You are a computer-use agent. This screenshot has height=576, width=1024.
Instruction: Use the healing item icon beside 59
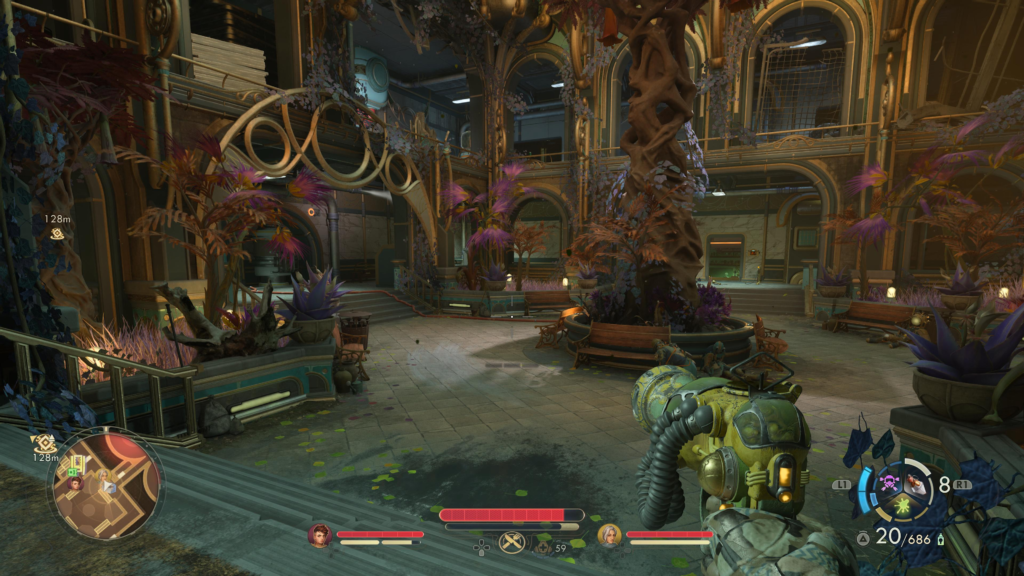542,547
